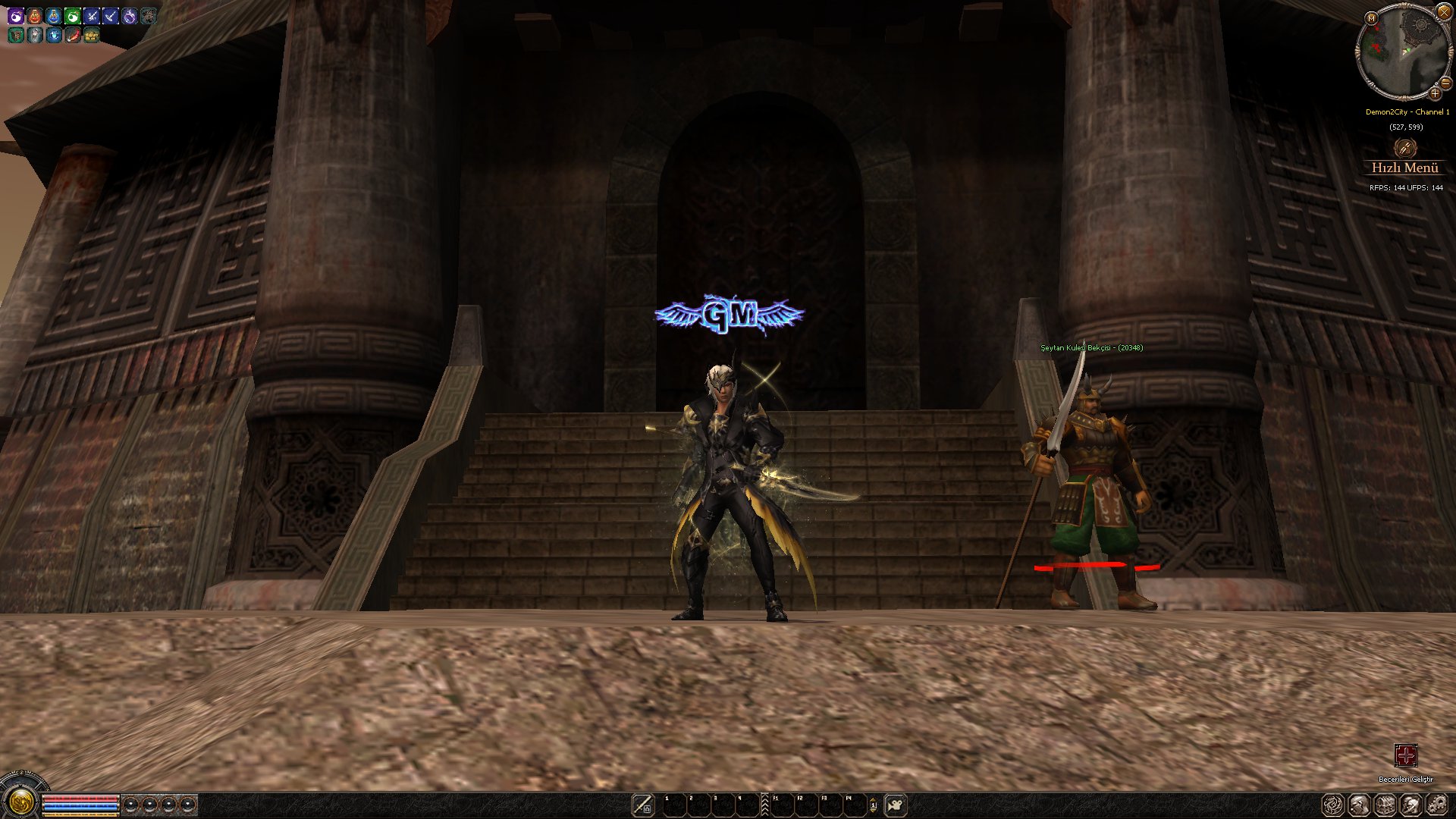Click the minimap

[x=1401, y=52]
